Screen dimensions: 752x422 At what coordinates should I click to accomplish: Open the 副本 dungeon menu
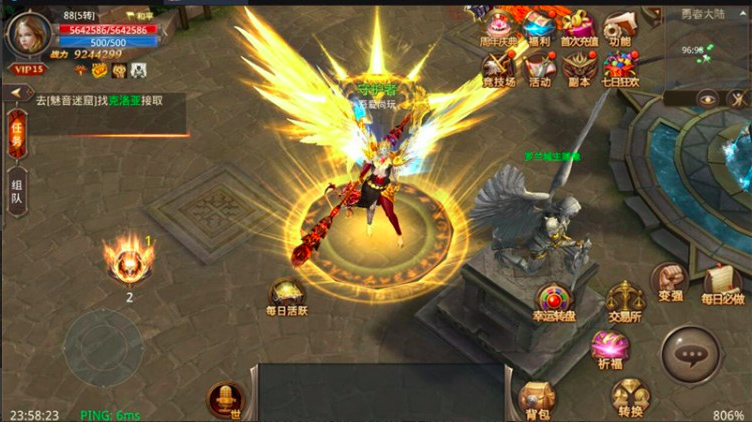578,67
